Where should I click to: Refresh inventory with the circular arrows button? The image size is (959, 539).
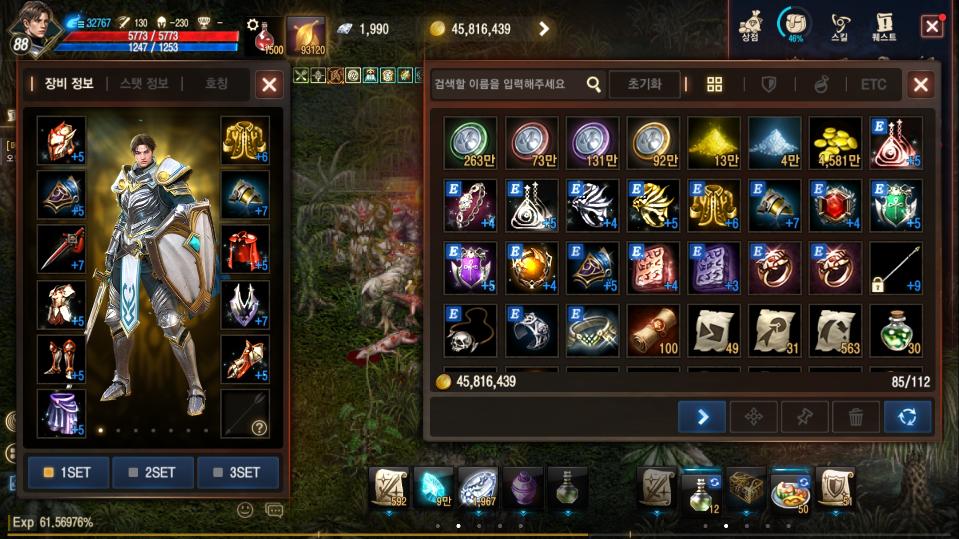click(907, 417)
